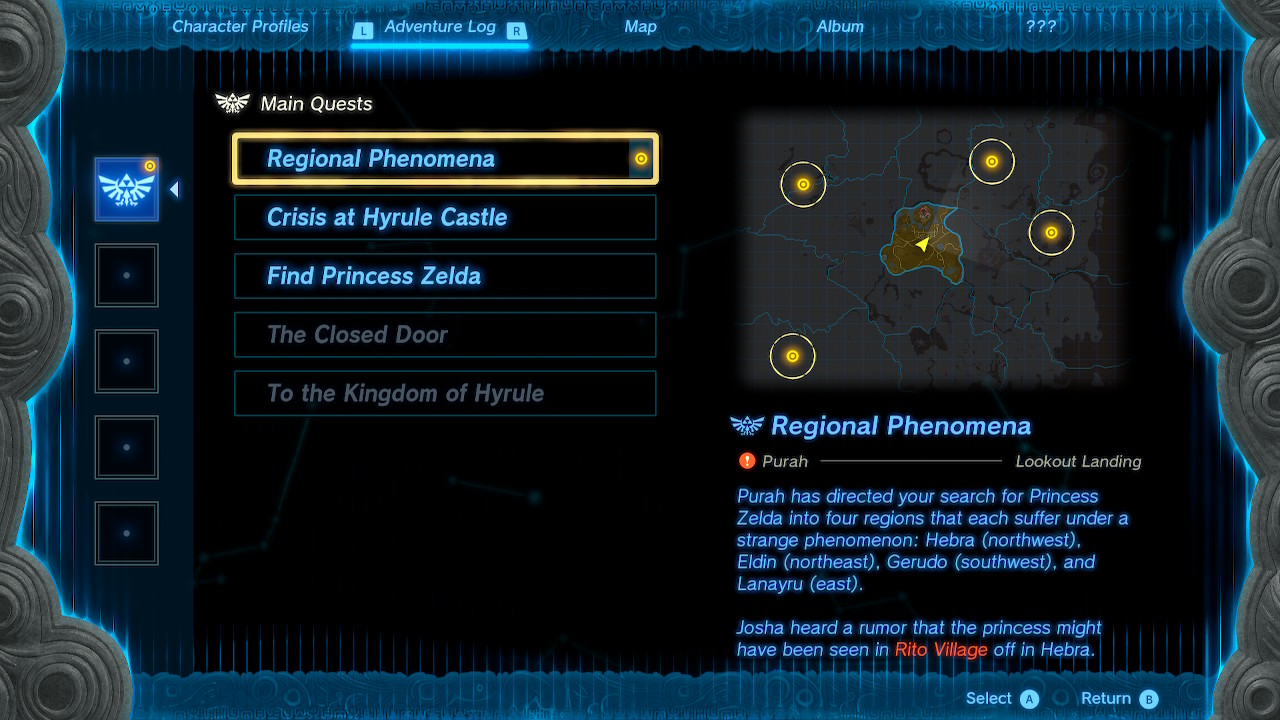Open the ??? locked tab
This screenshot has height=720, width=1280.
click(1041, 27)
